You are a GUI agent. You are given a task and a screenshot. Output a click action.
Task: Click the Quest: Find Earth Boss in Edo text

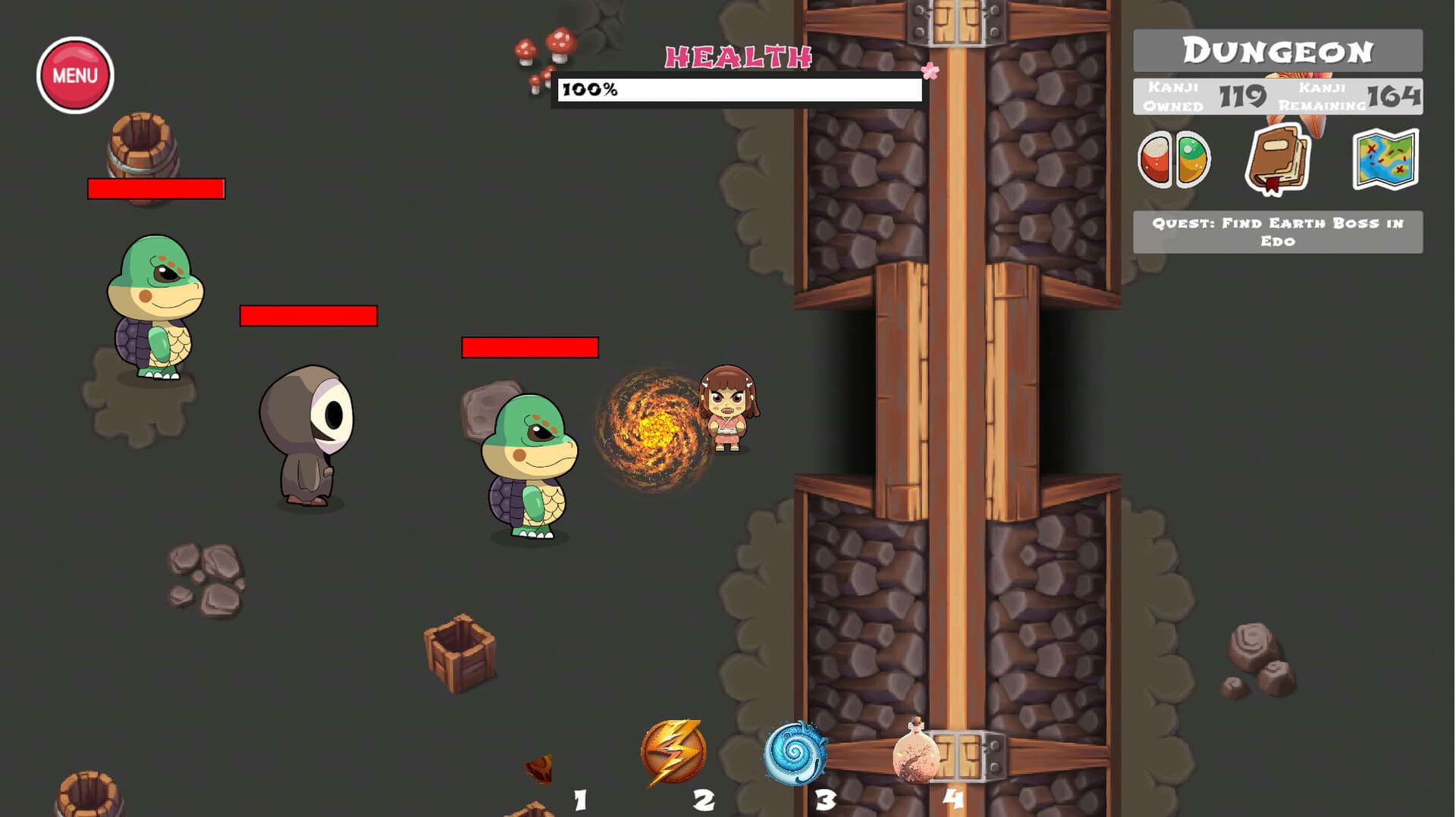[x=1277, y=232]
